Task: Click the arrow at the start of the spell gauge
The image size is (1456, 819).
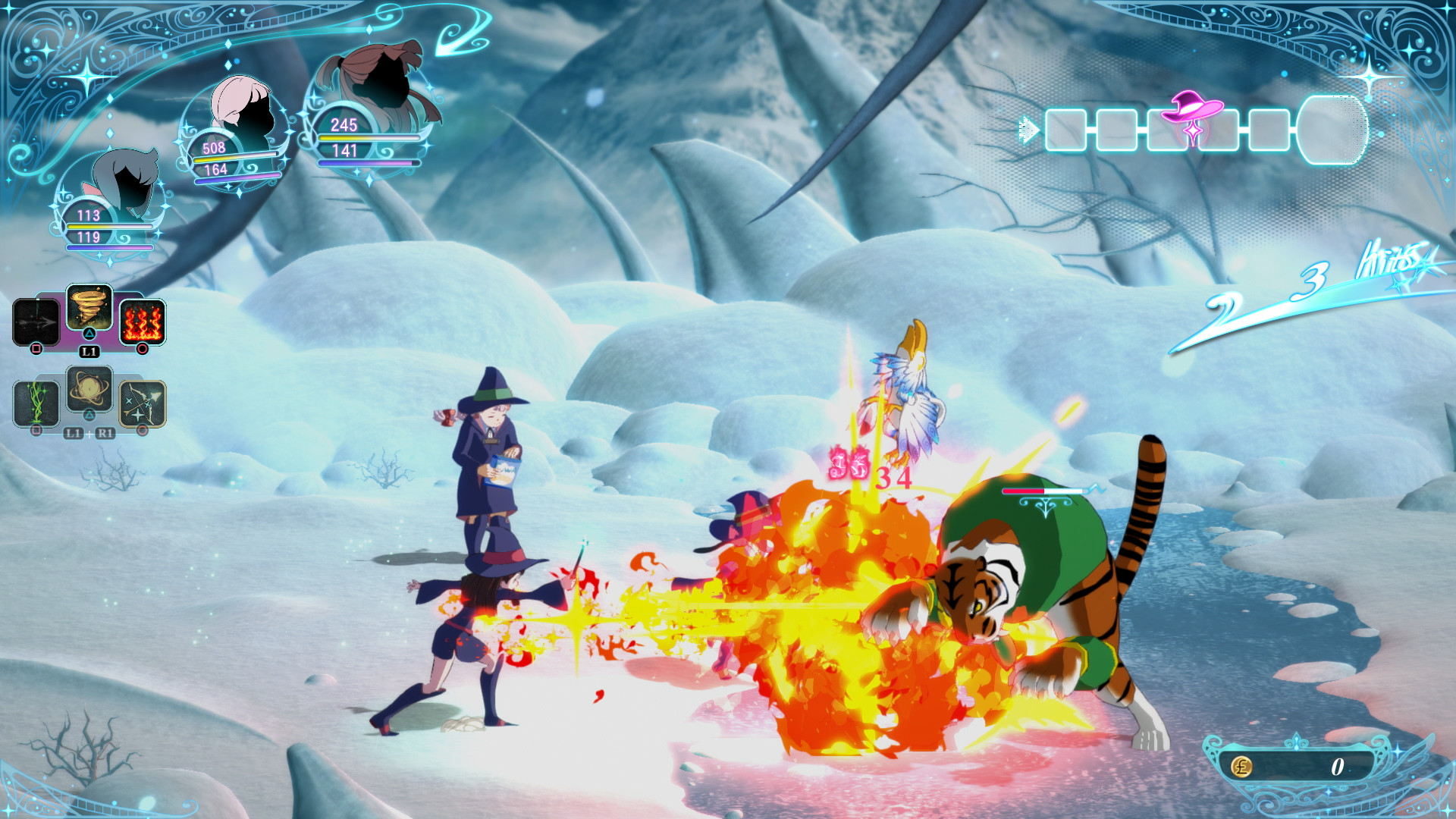Action: pyautogui.click(x=1029, y=129)
